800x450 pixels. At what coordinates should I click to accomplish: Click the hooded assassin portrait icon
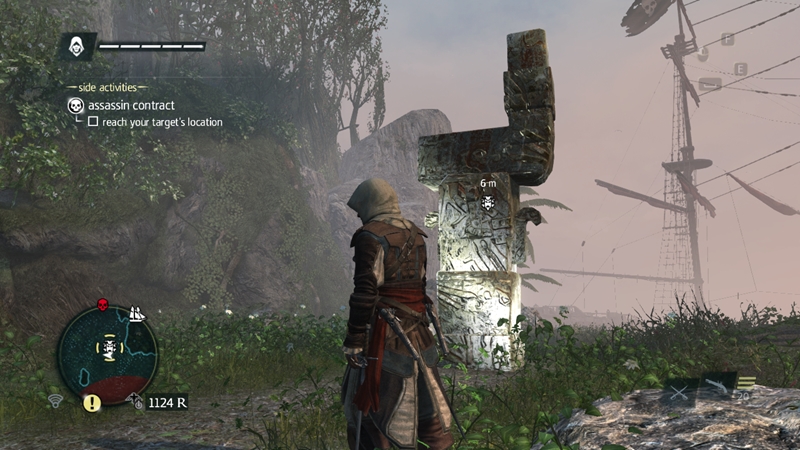point(77,46)
